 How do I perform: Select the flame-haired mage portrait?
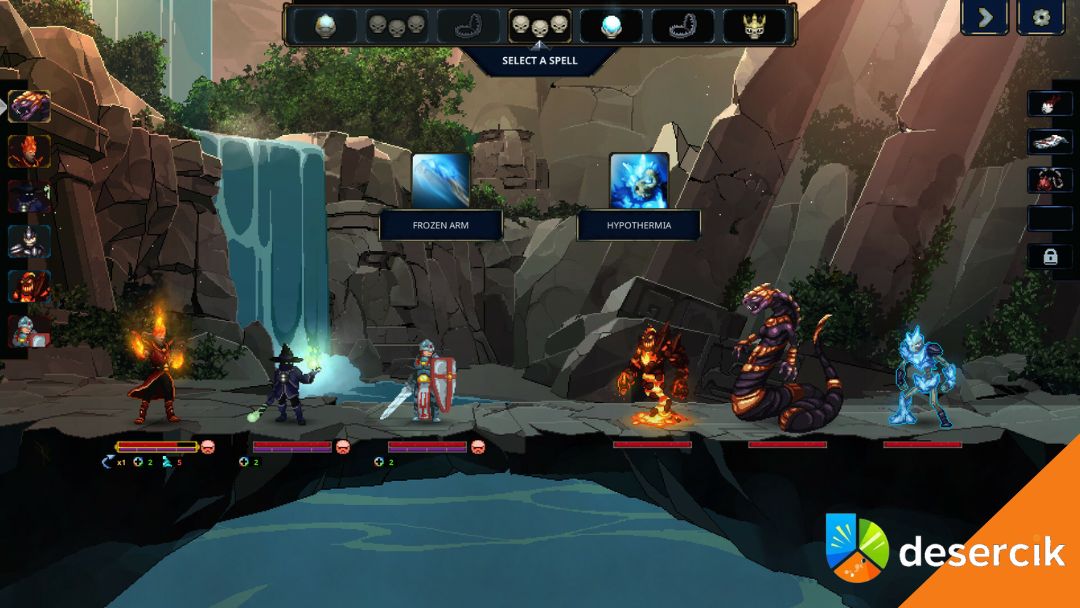[30, 151]
